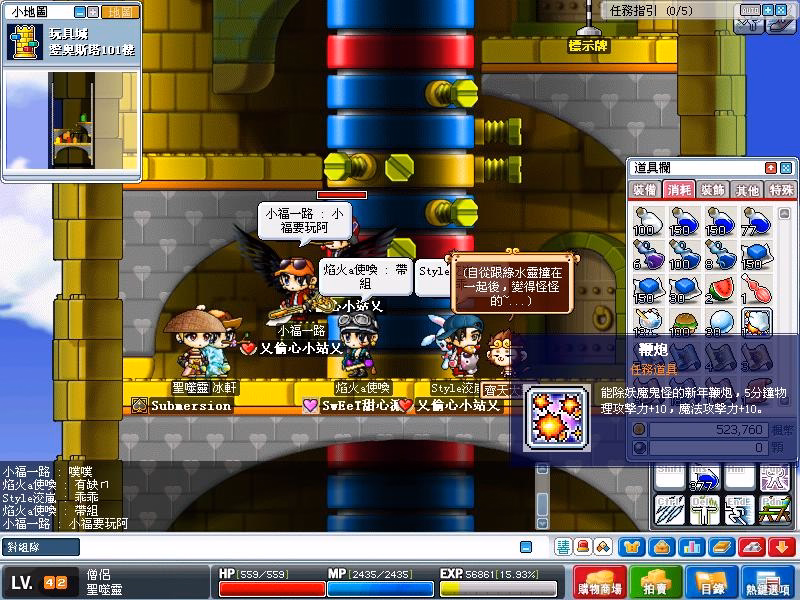
Task: Open the 購物商場 cash shop
Action: 601,585
